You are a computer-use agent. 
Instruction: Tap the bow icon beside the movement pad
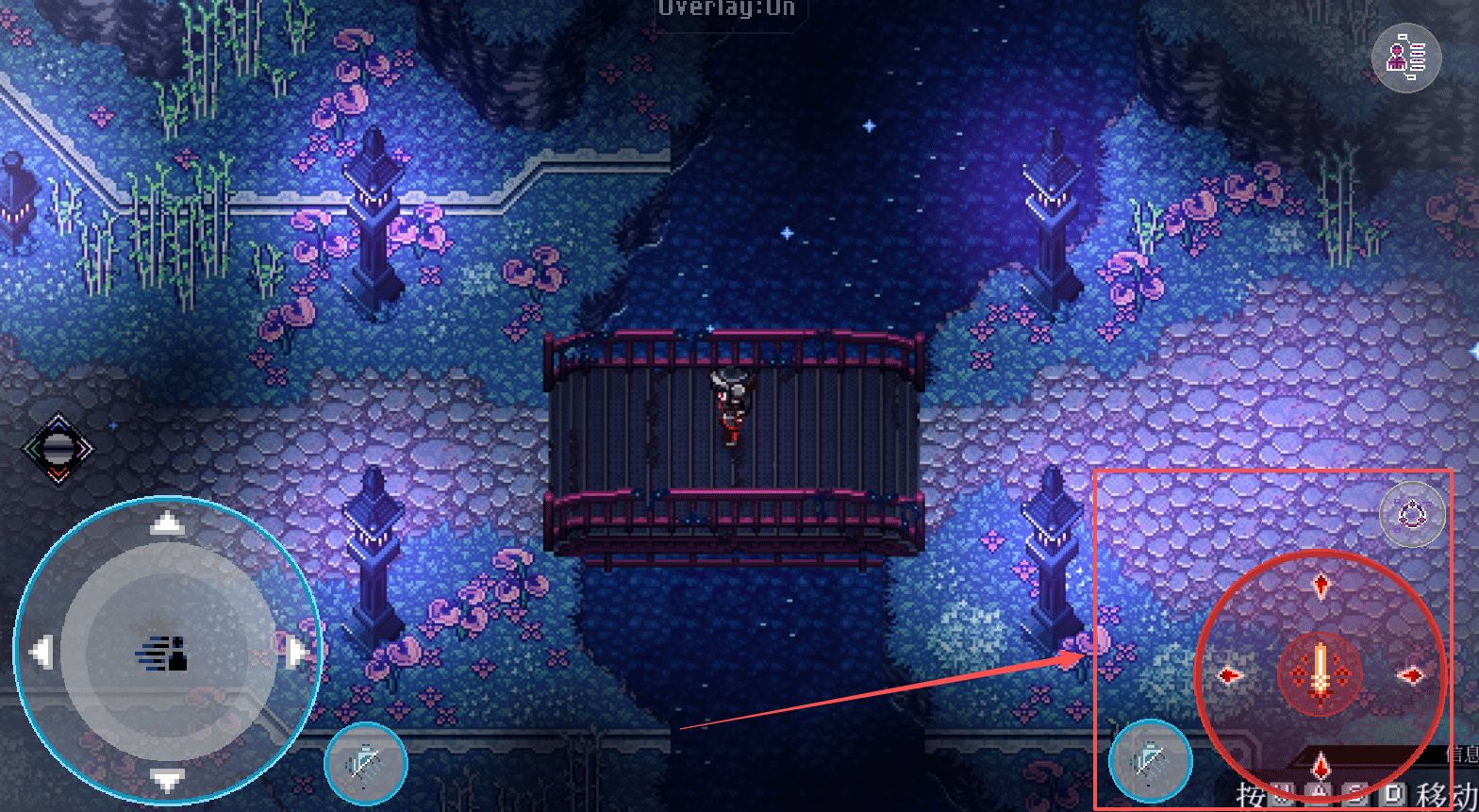366,763
